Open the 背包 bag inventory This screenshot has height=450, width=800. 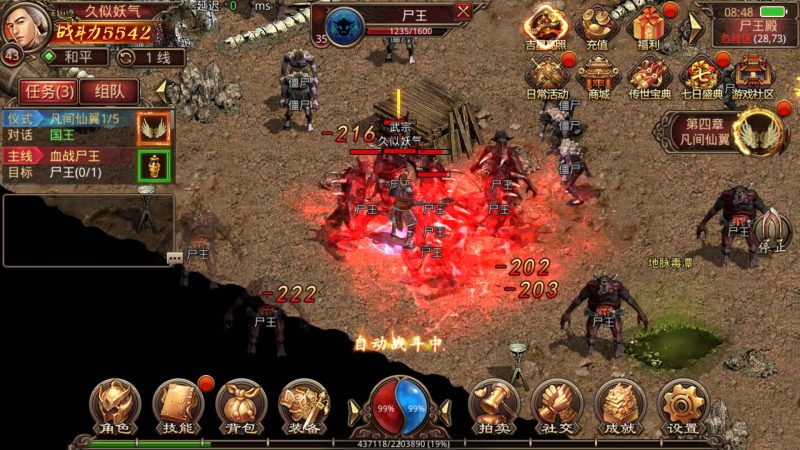pyautogui.click(x=240, y=405)
